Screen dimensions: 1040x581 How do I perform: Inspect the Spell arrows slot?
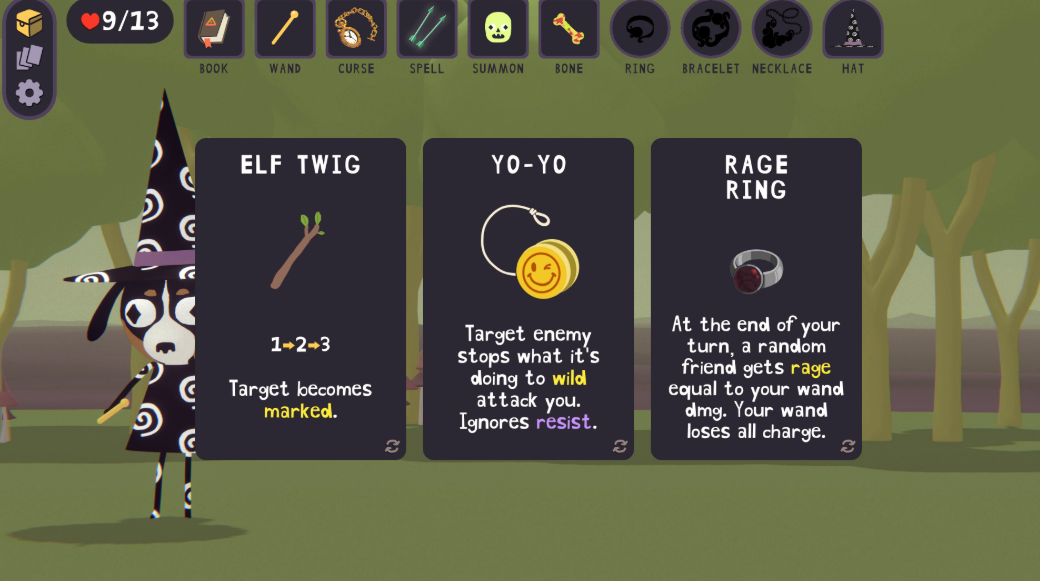427,29
